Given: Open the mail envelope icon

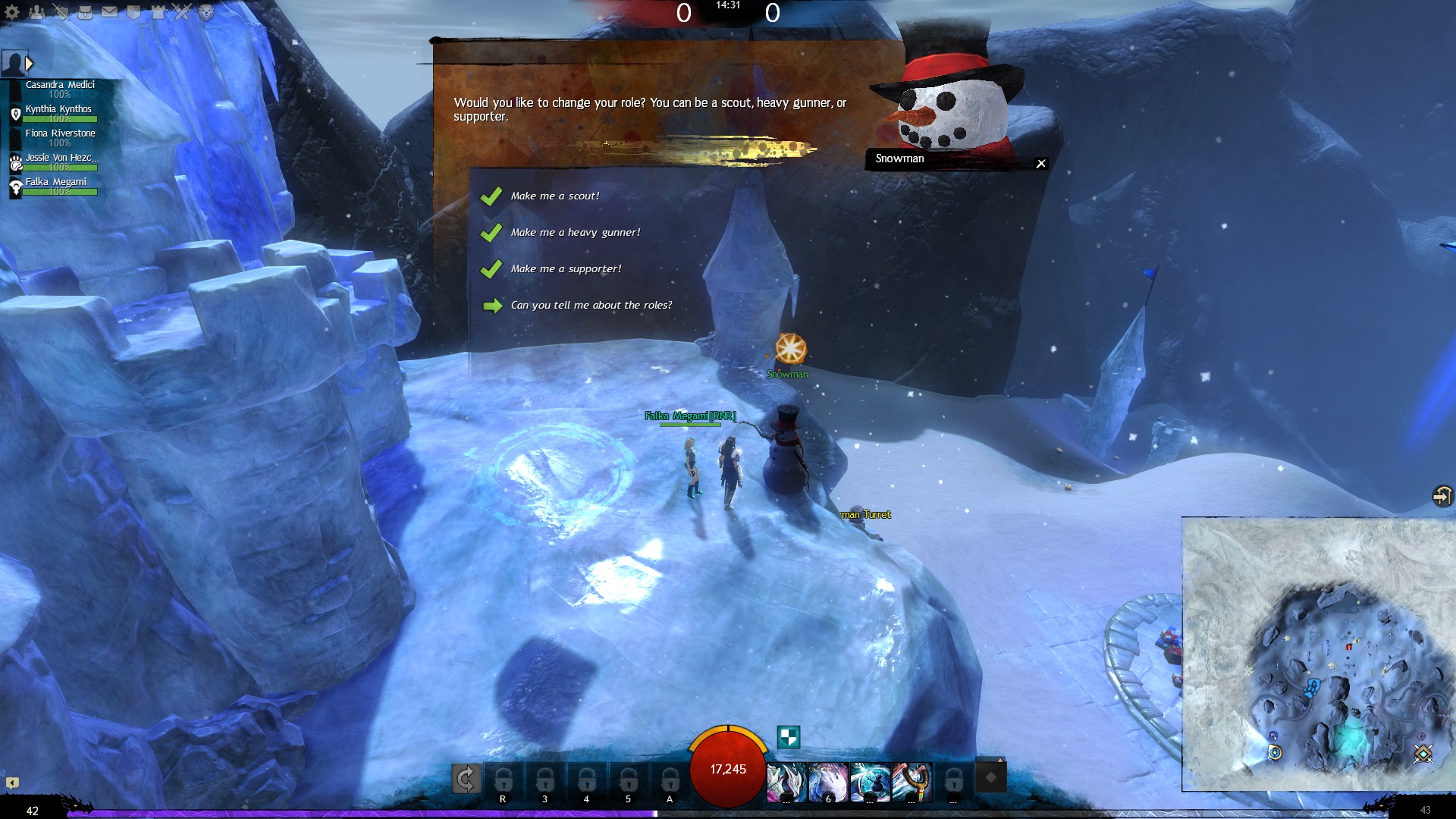Looking at the screenshot, I should tap(109, 11).
